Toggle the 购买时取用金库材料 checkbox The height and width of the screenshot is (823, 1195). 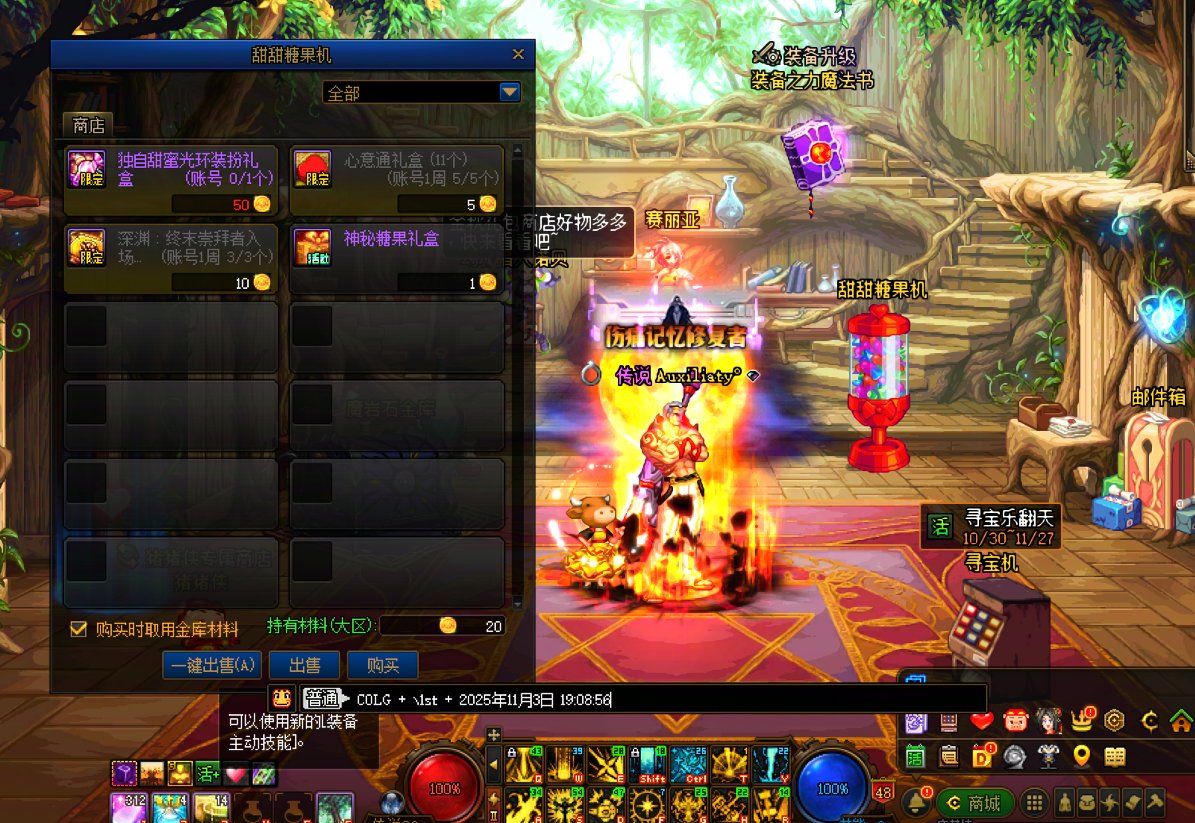pyautogui.click(x=78, y=629)
